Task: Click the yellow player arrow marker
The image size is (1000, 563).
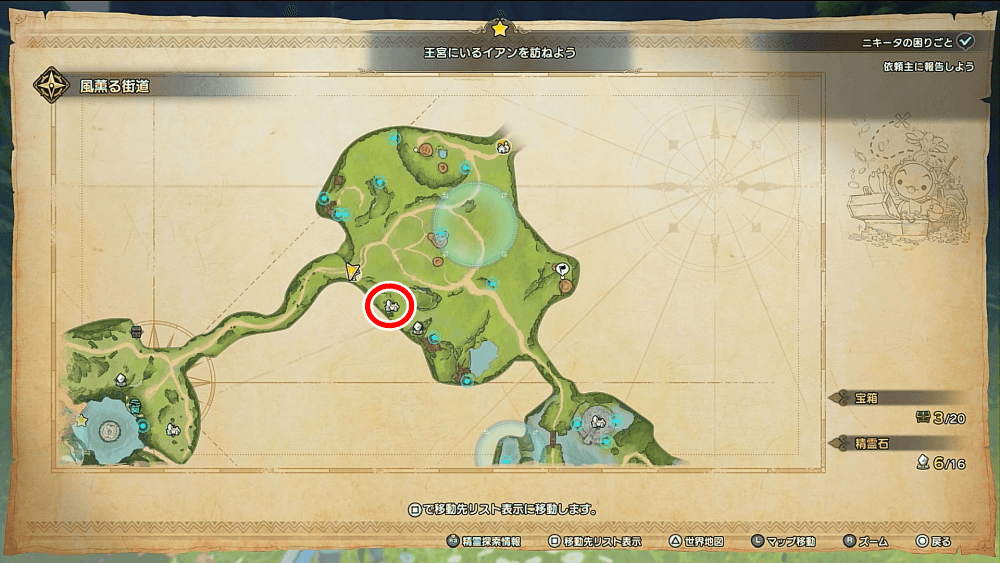Action: tap(352, 270)
